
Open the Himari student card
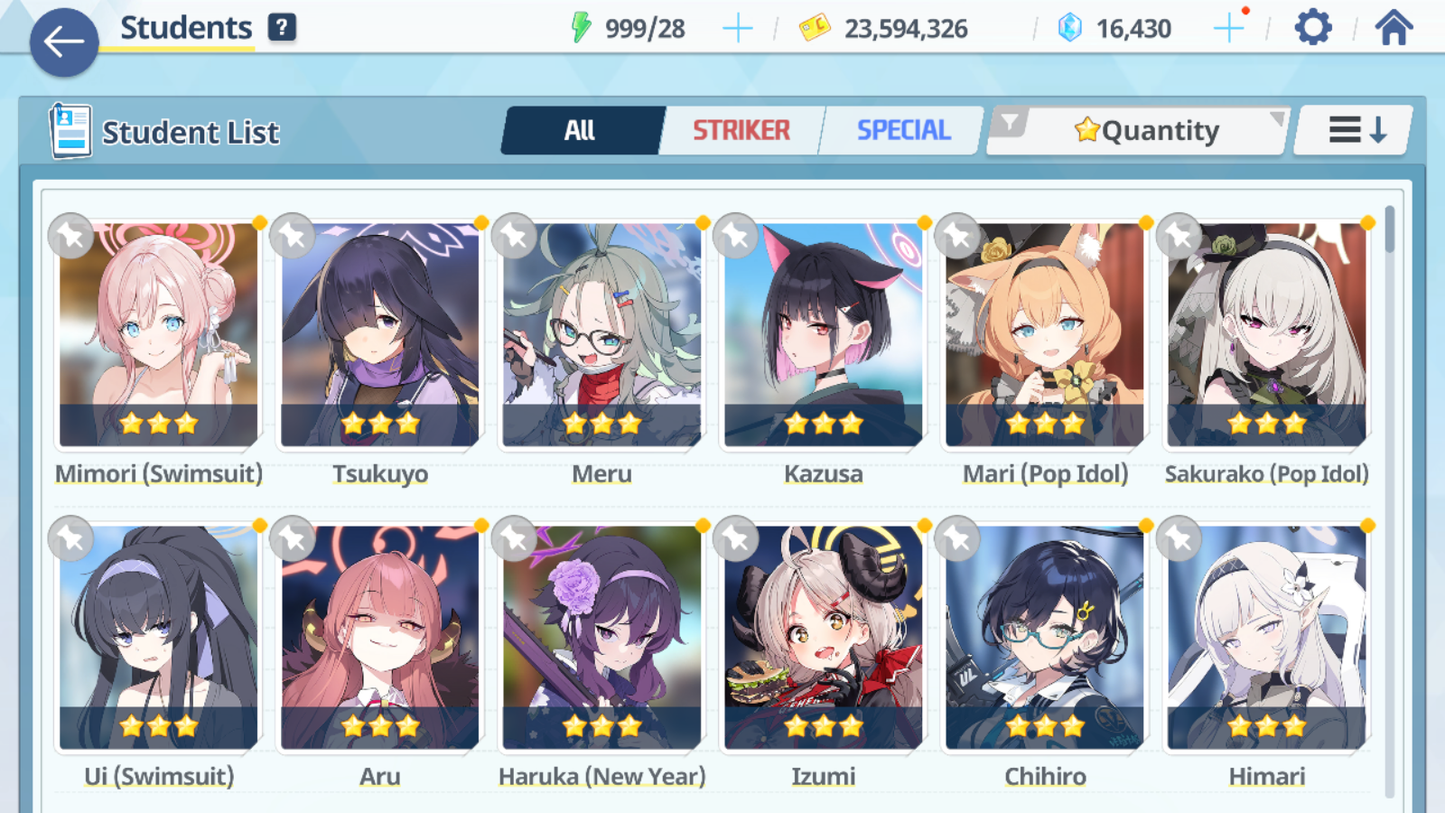coord(1266,638)
